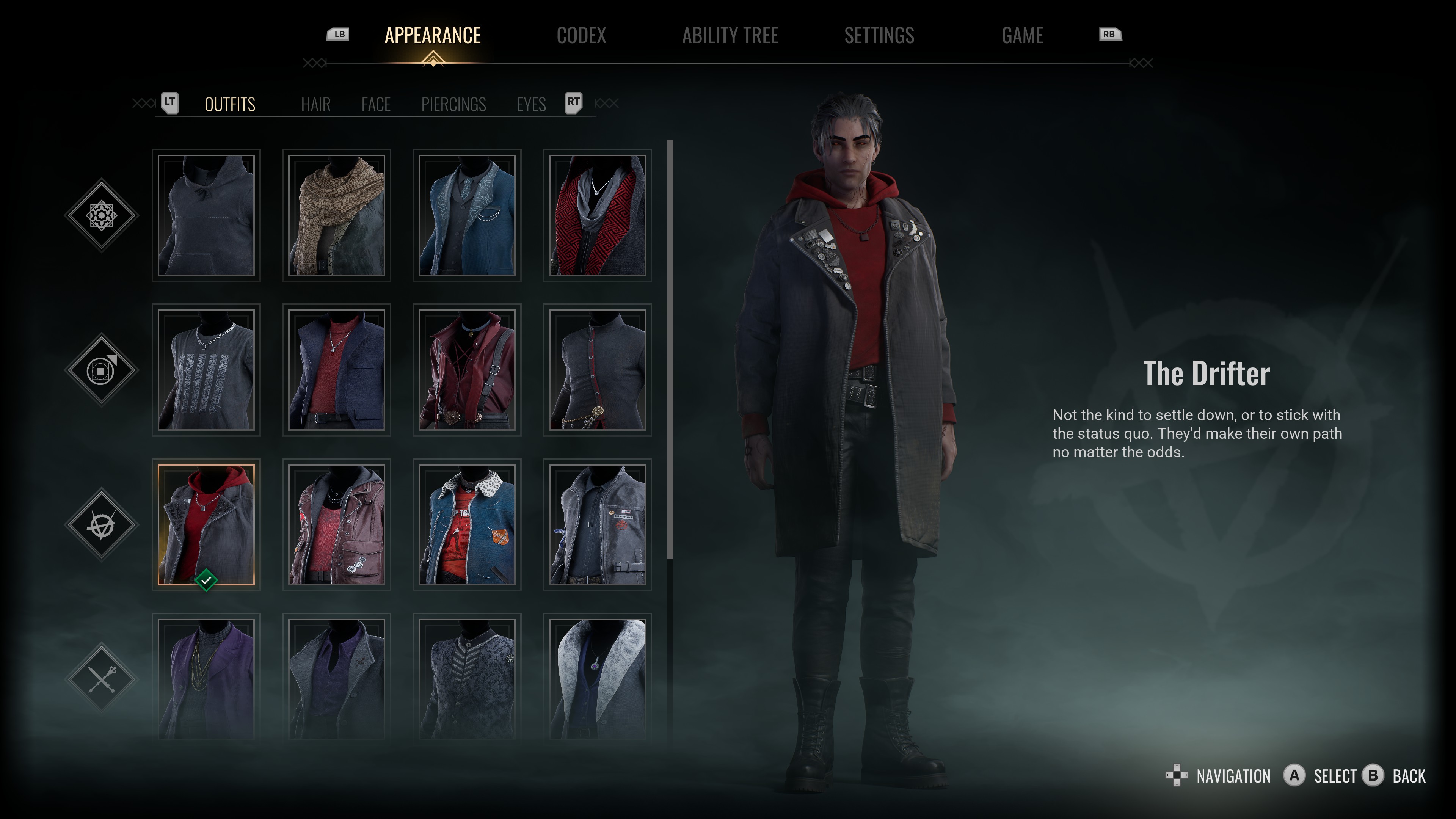Pick the maroon shirt with suspenders outfit
The width and height of the screenshot is (1456, 819).
[467, 370]
